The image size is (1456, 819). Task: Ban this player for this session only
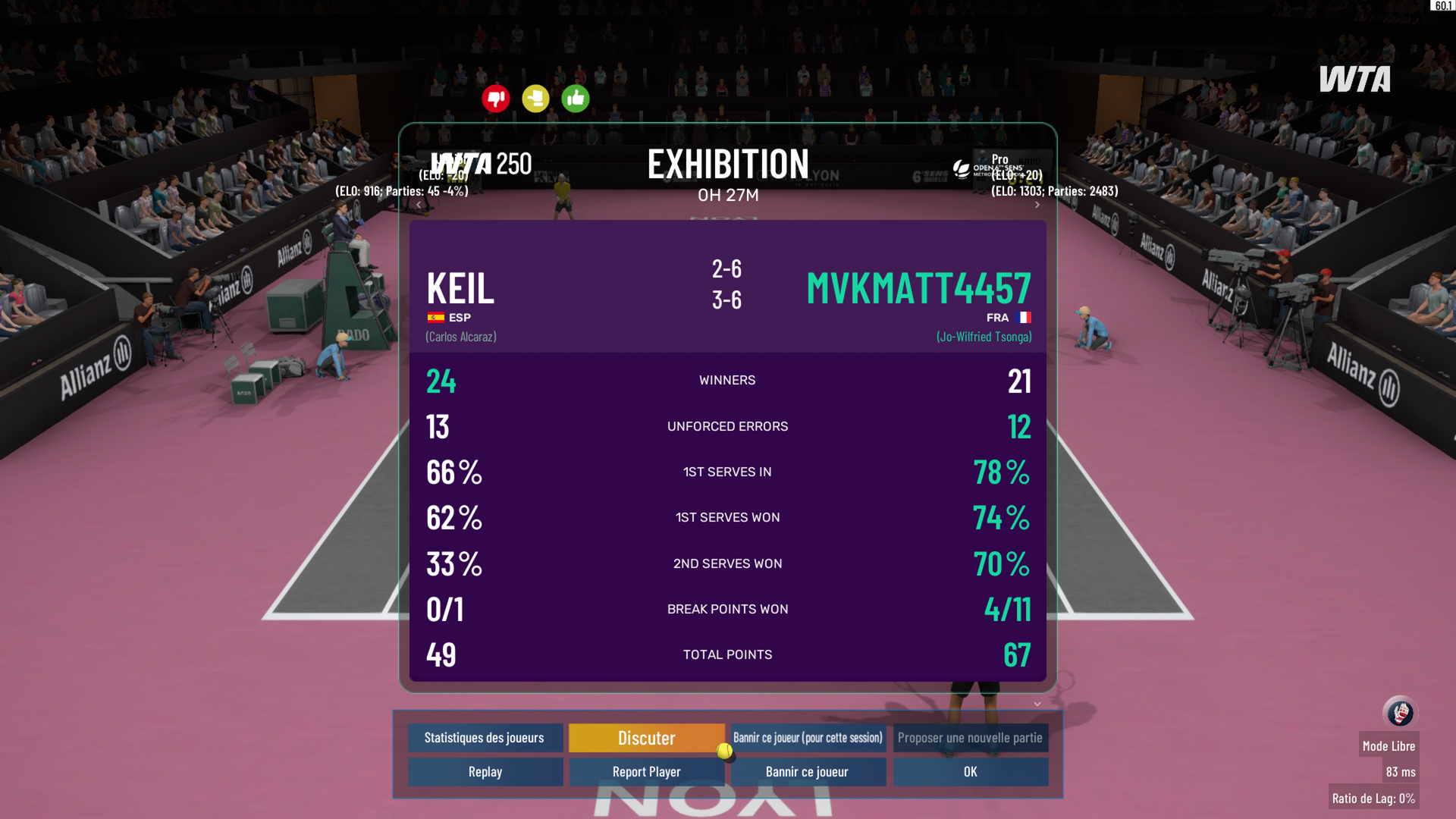click(808, 738)
